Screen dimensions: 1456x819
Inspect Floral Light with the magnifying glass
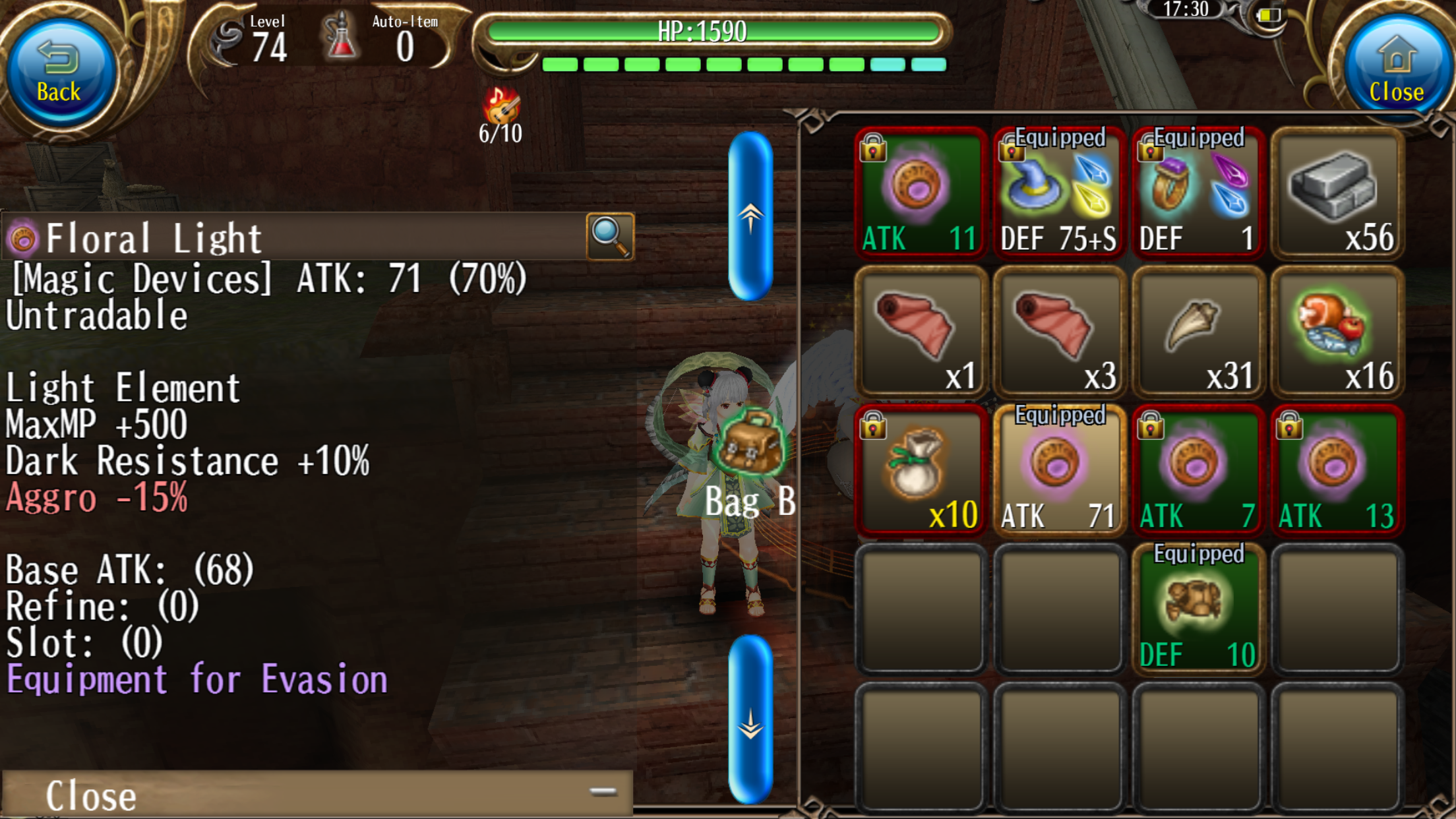610,236
